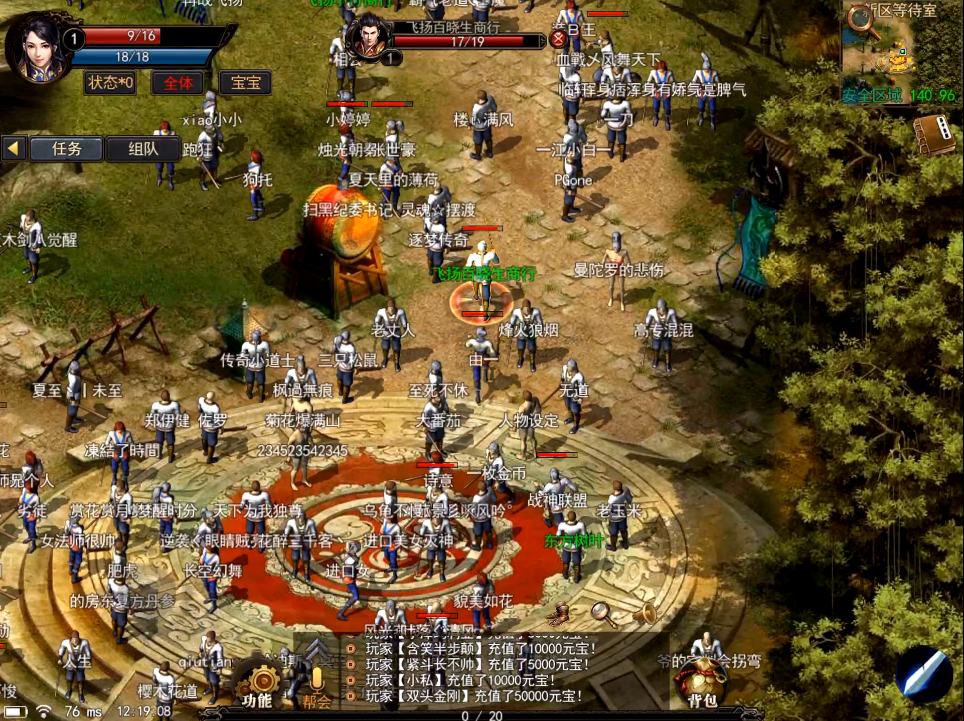964x721 pixels.
Task: Open the 宝宝 pet button
Action: point(245,83)
